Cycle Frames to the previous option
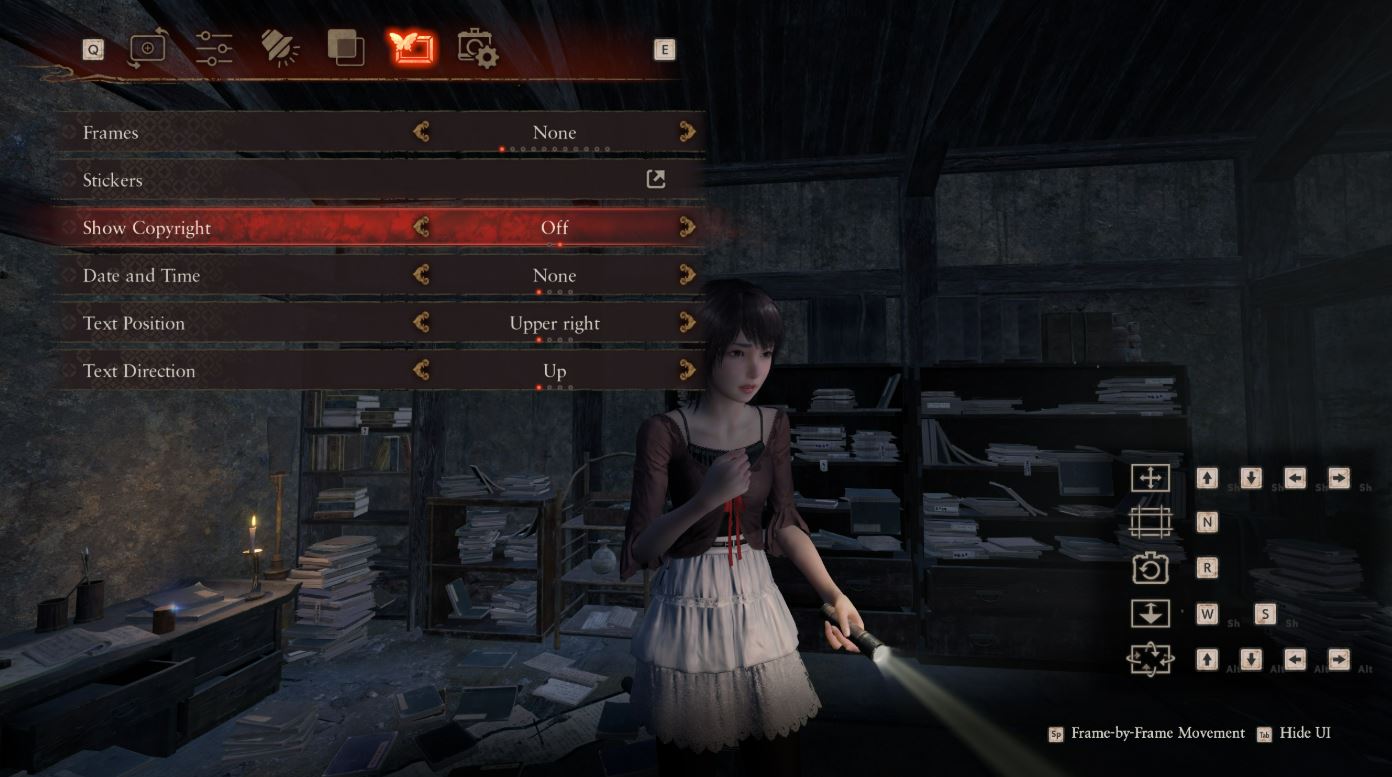The height and width of the screenshot is (777, 1392). (421, 132)
